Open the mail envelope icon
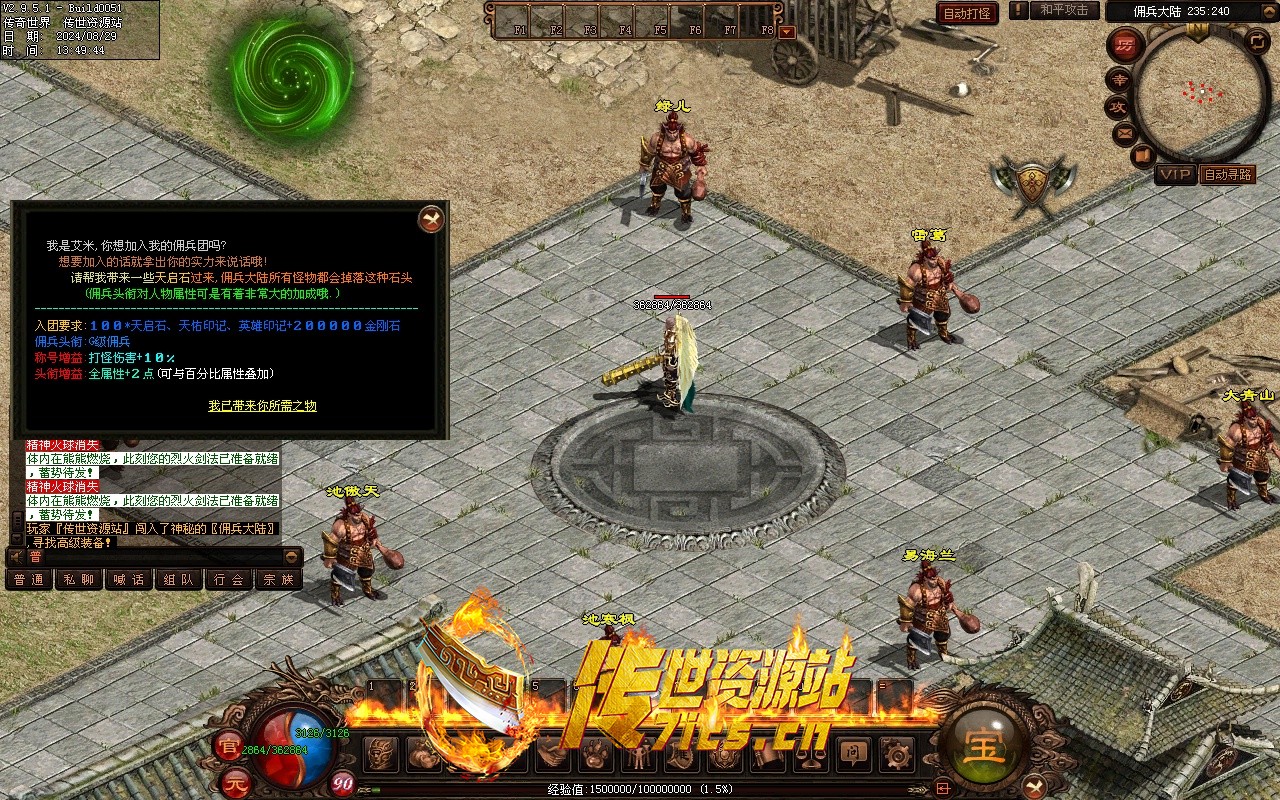Screen dimensions: 1280x800 coord(1124,133)
